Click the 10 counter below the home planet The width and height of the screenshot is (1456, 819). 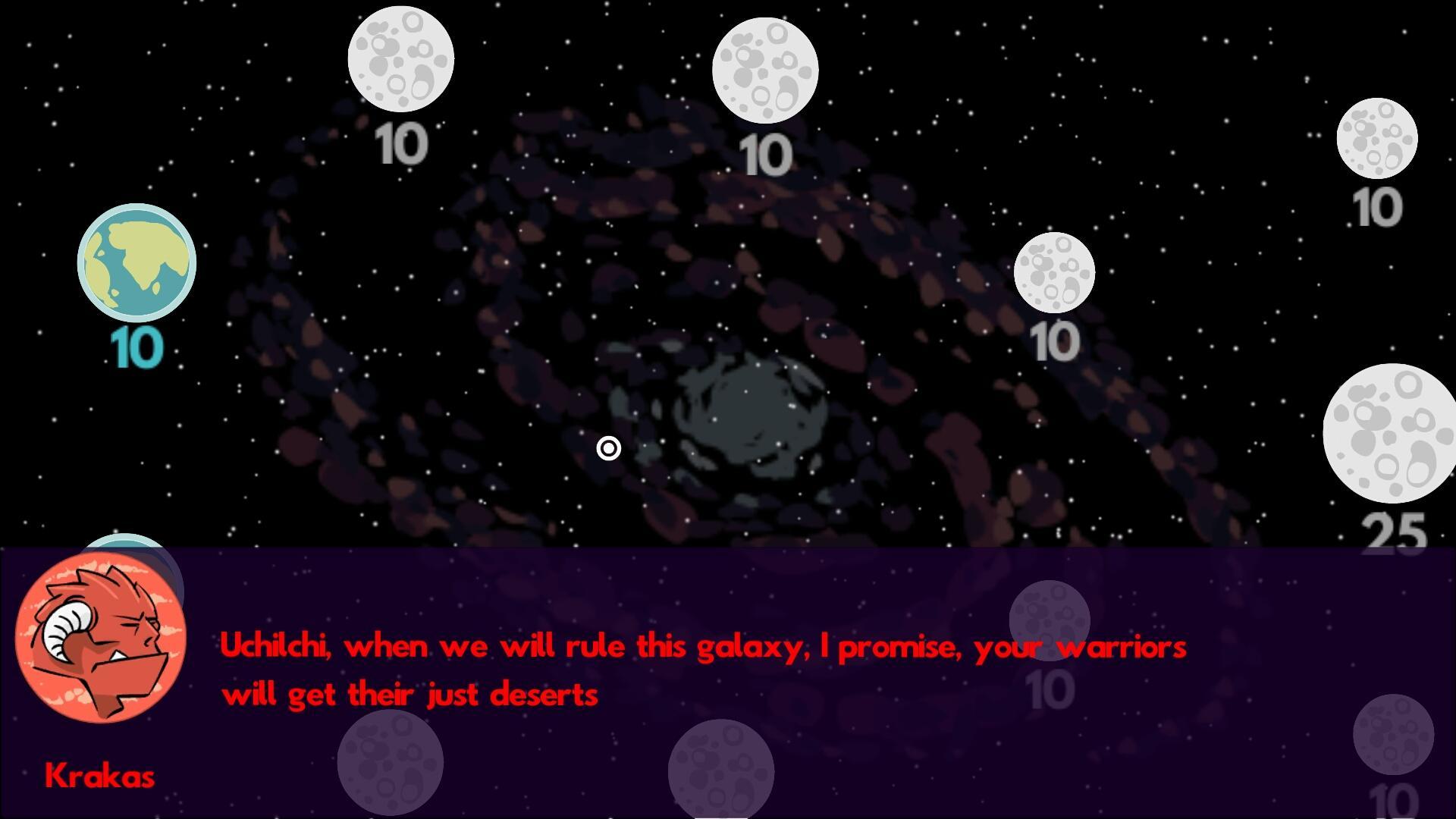click(135, 349)
